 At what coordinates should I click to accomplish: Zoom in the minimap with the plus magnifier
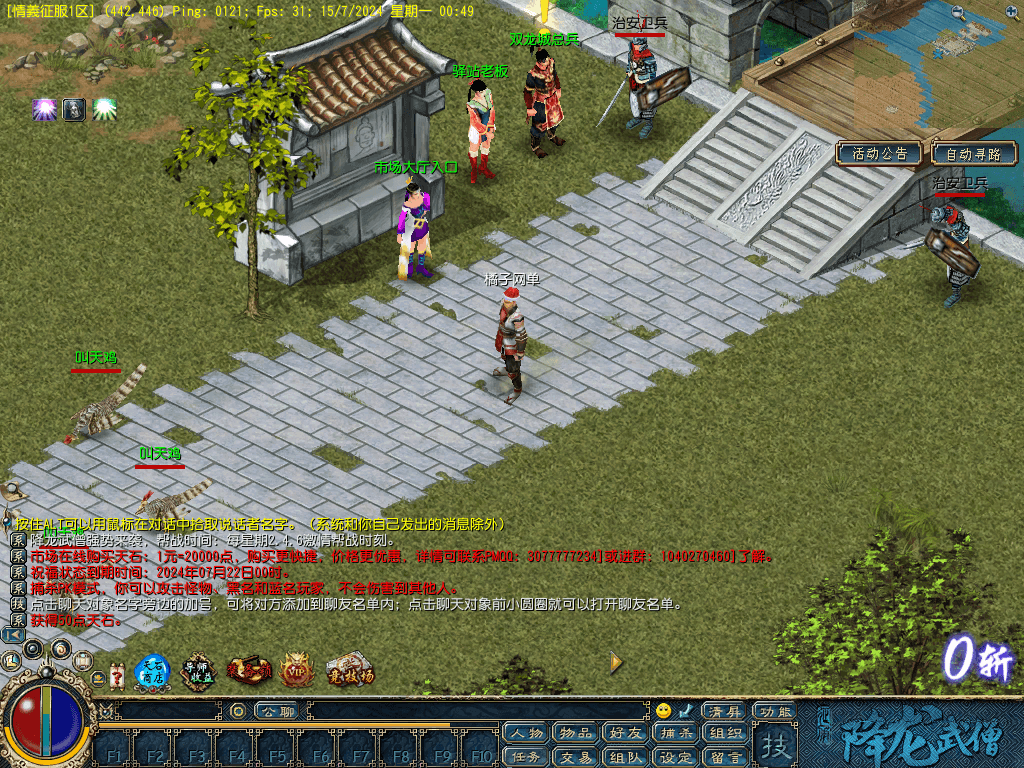[1009, 13]
